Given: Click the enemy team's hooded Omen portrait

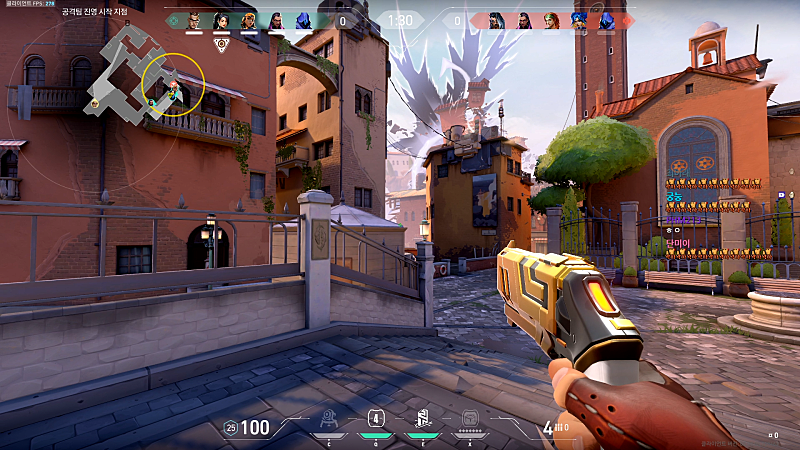Looking at the screenshot, I should [x=604, y=20].
